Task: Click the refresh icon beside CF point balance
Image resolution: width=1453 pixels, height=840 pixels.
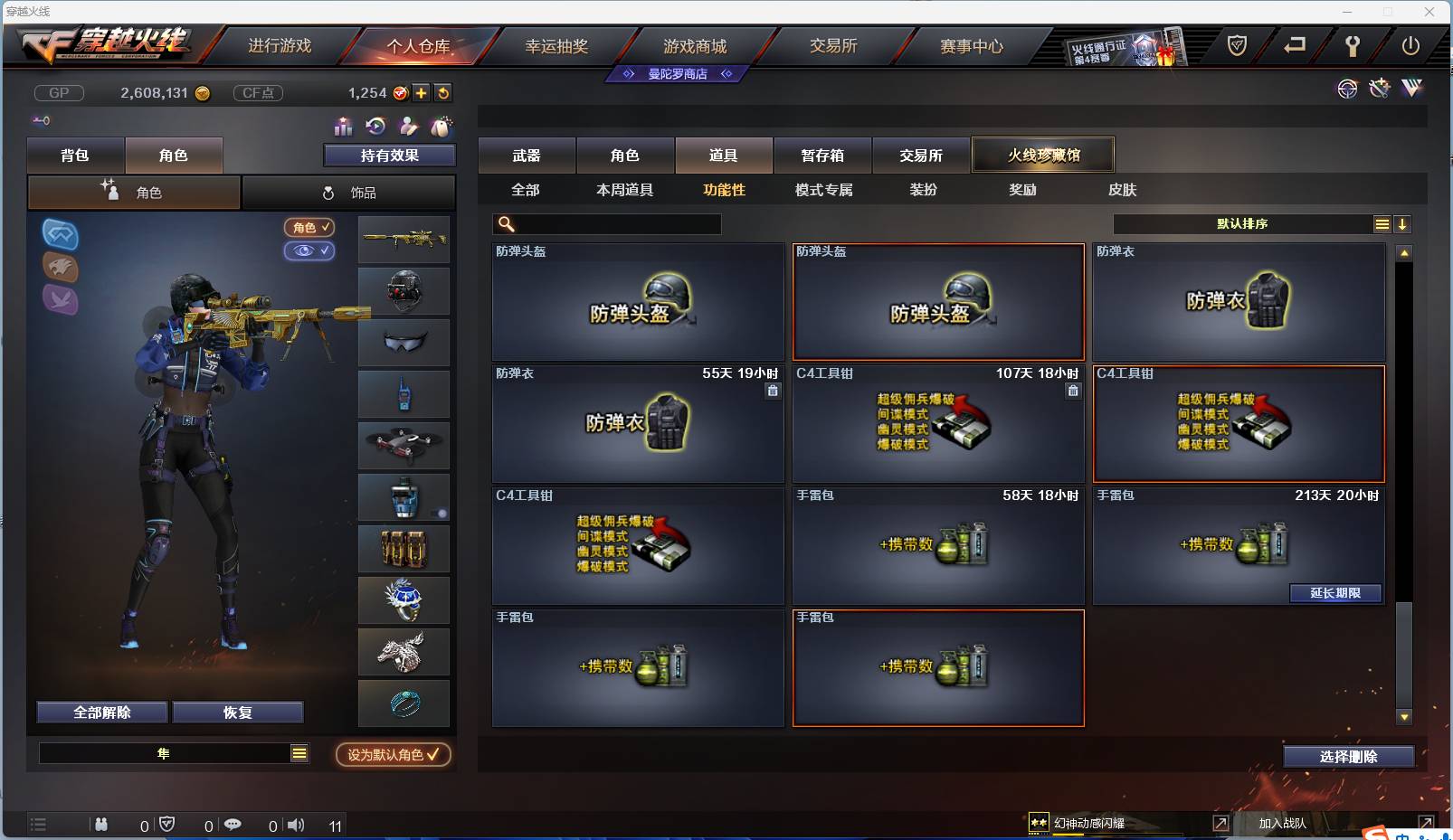Action: coord(442,92)
